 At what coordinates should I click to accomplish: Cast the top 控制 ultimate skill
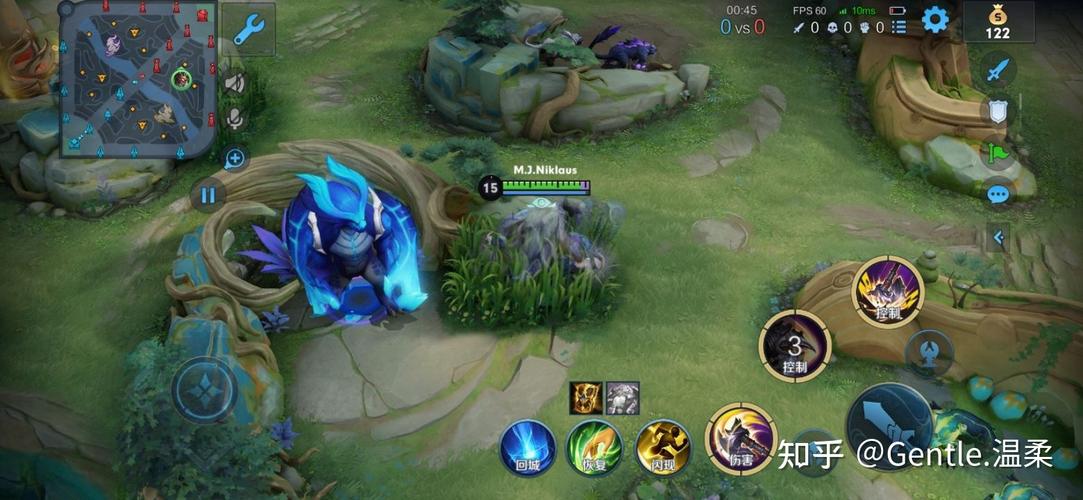(x=887, y=291)
